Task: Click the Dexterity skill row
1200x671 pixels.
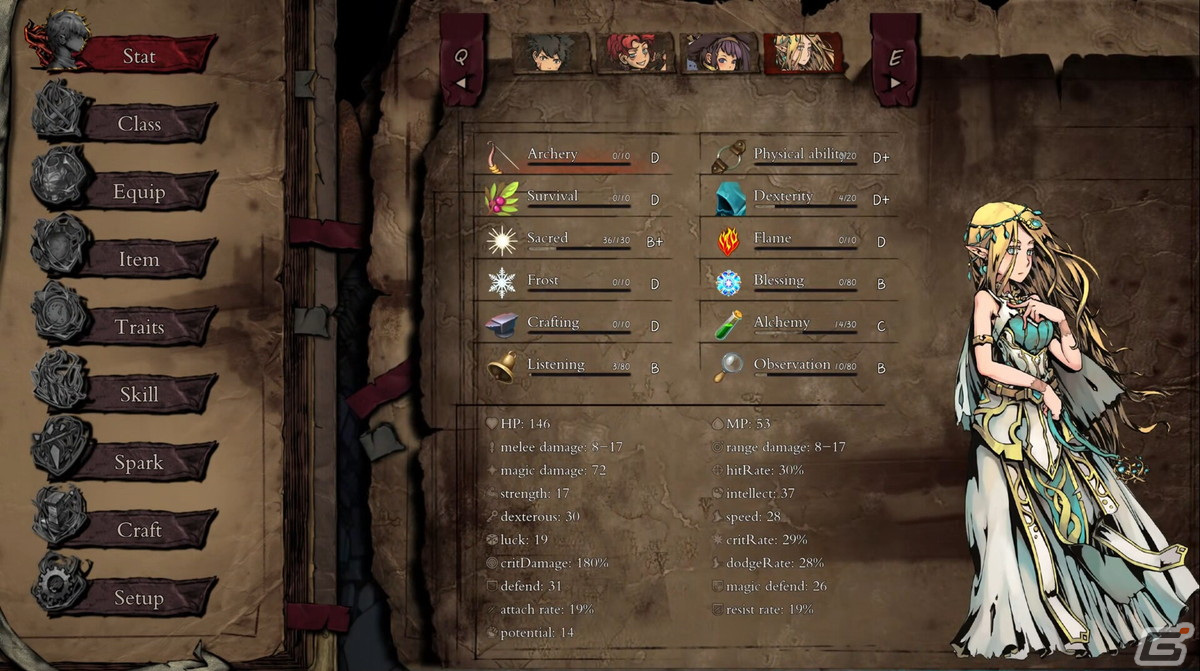Action: [x=800, y=198]
